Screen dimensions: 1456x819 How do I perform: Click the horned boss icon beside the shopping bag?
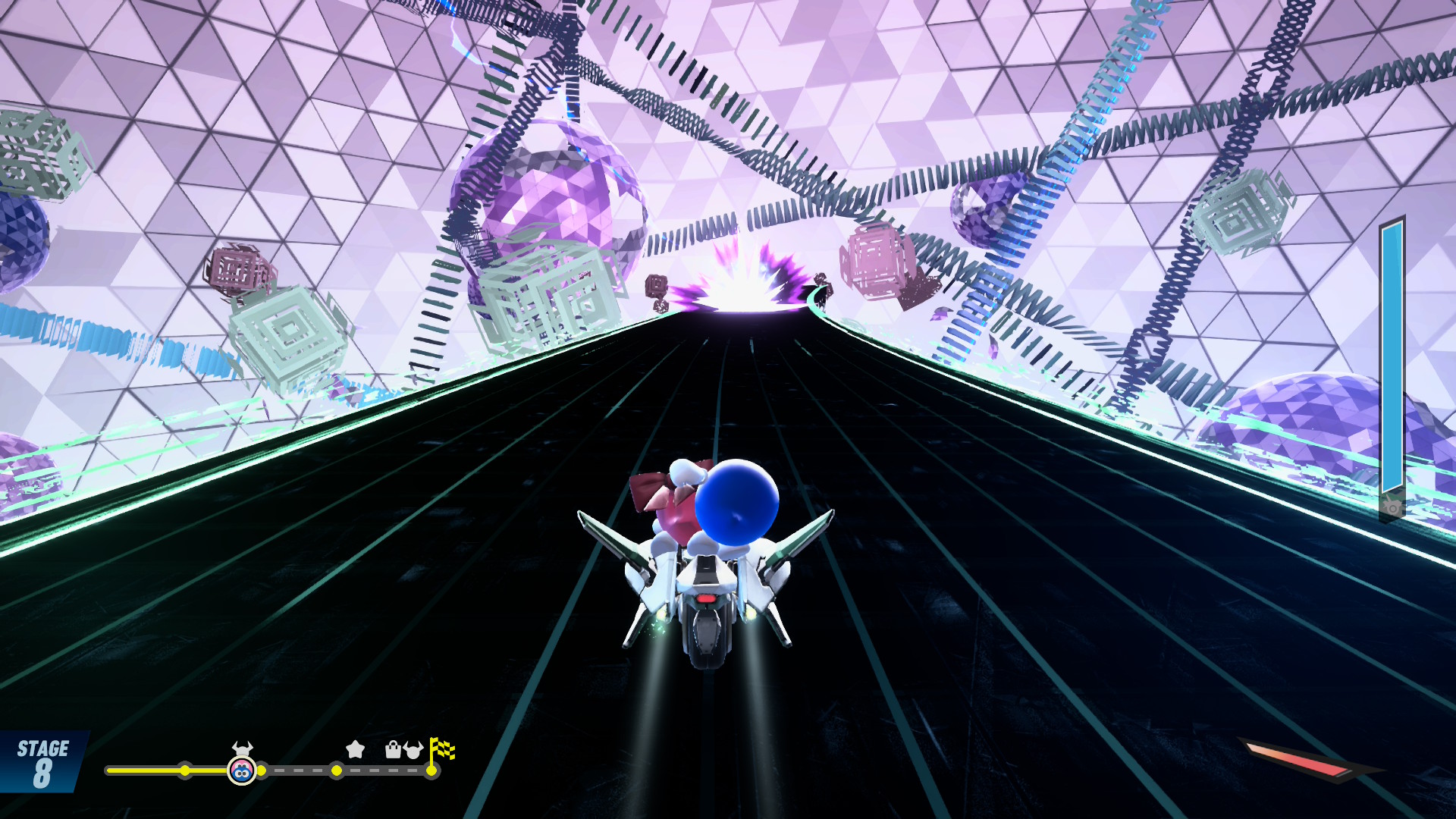pyautogui.click(x=413, y=750)
